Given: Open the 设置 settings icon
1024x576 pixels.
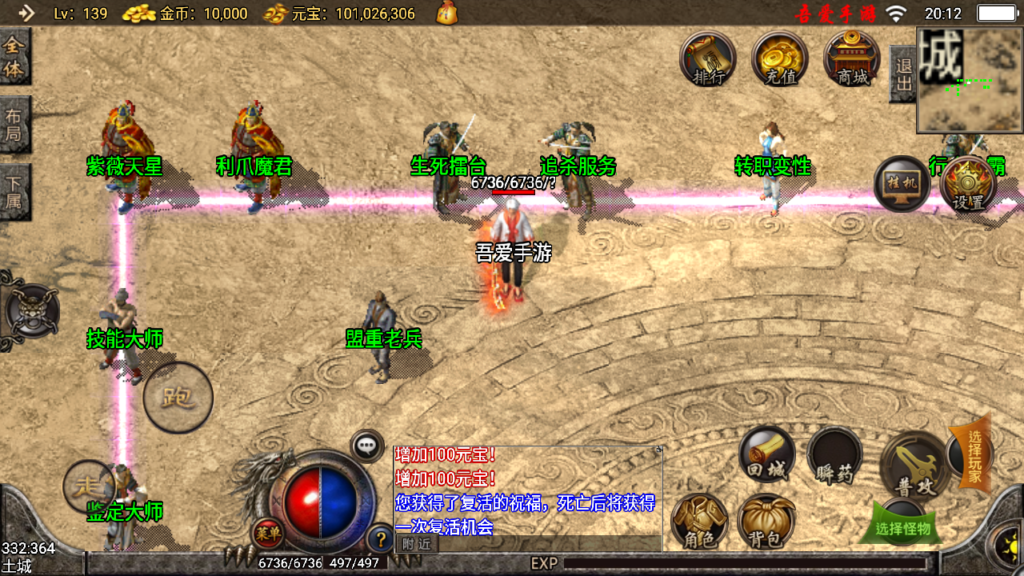Looking at the screenshot, I should click(x=968, y=184).
